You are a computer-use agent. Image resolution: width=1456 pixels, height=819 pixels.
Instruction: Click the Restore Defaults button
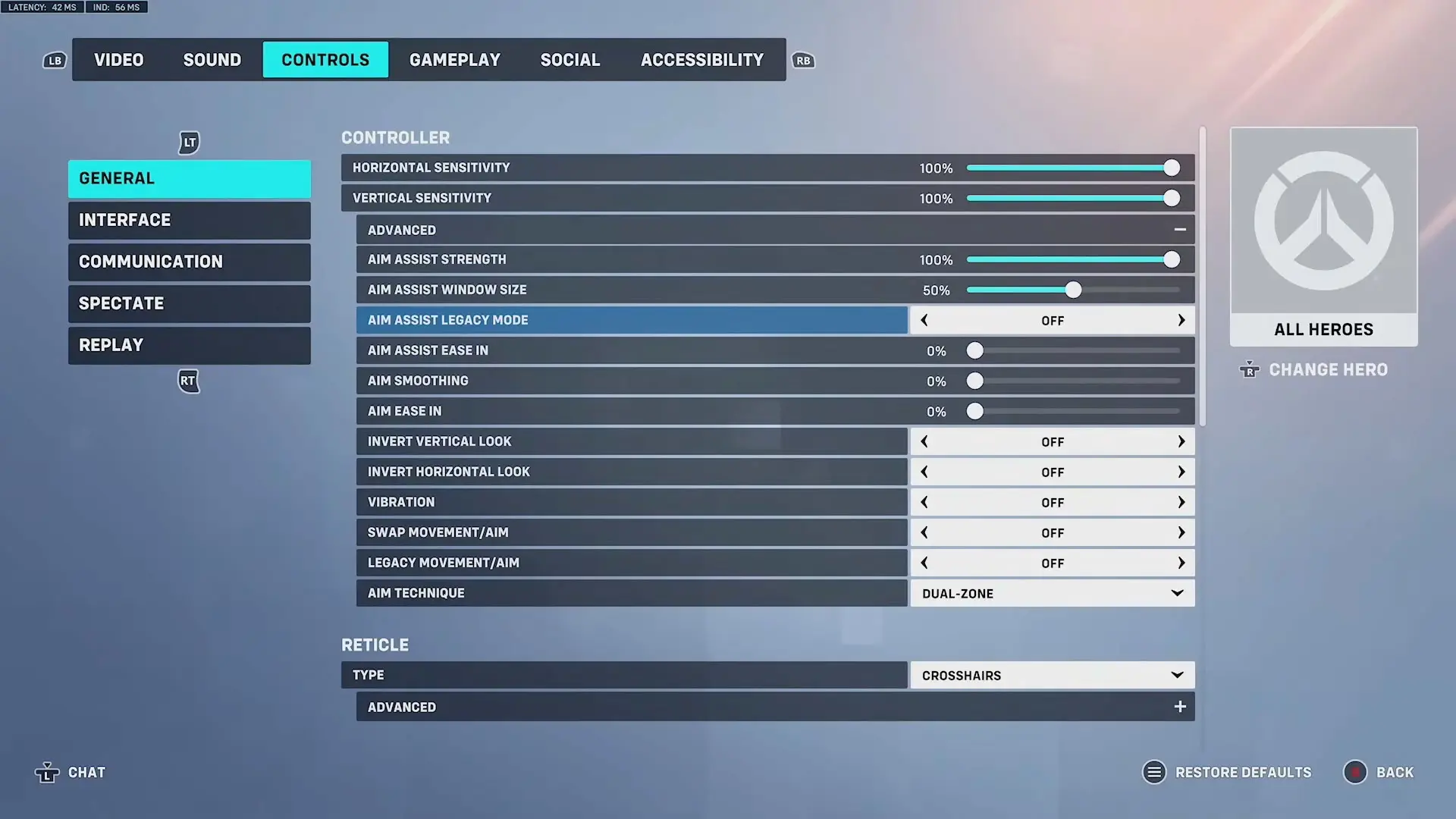pos(1244,772)
